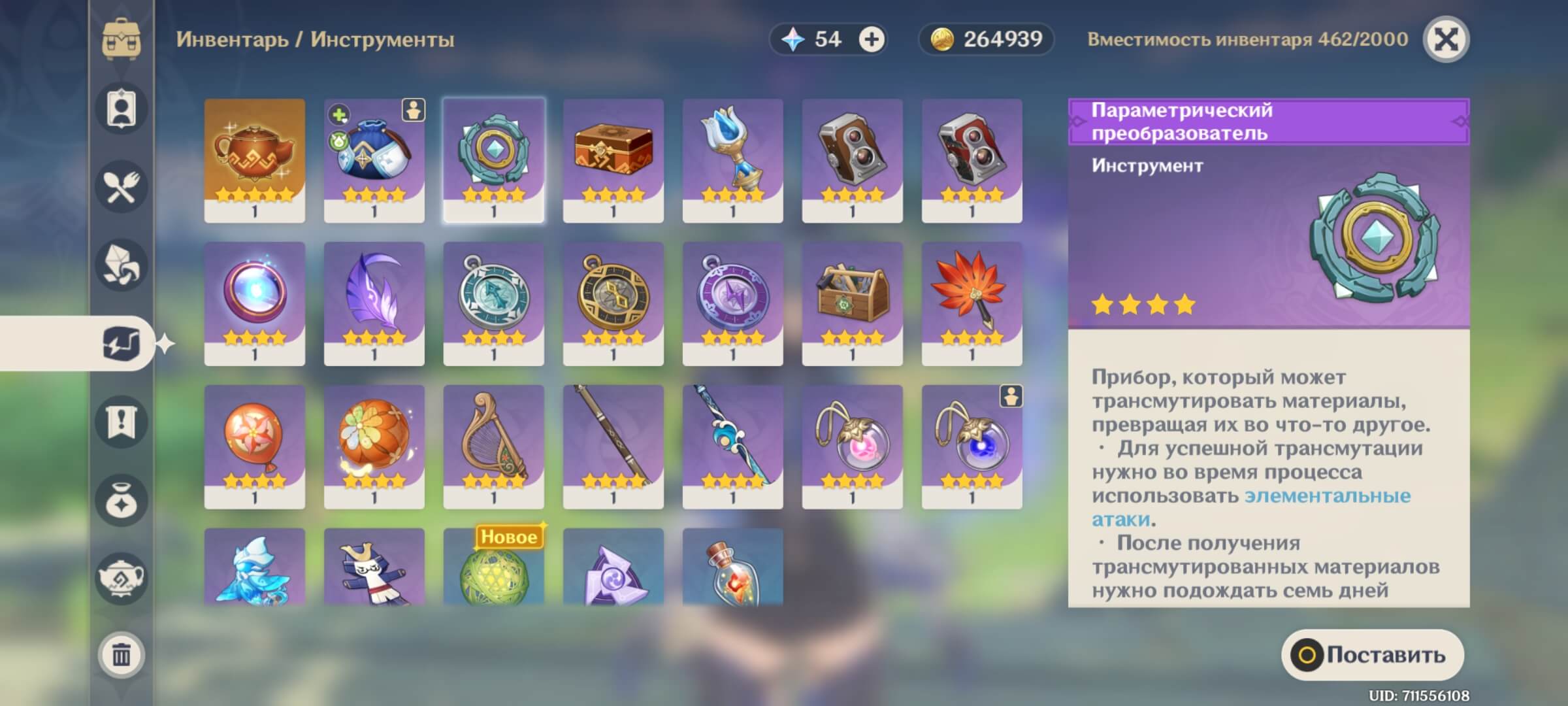The width and height of the screenshot is (1568, 706).
Task: Select the potion bottle with red flame
Action: coord(732,569)
